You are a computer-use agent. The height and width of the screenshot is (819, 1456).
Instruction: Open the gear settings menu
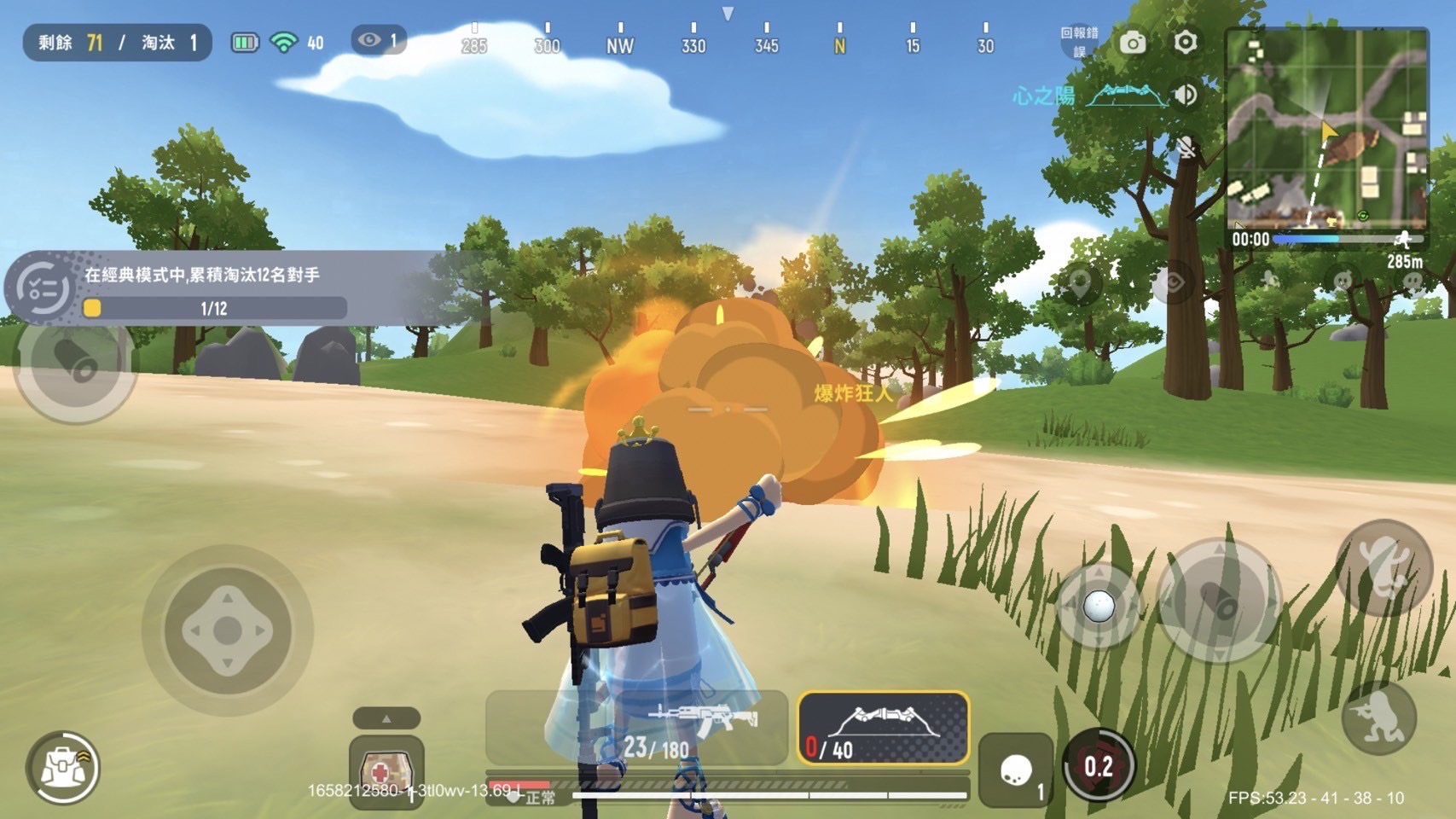click(1186, 42)
